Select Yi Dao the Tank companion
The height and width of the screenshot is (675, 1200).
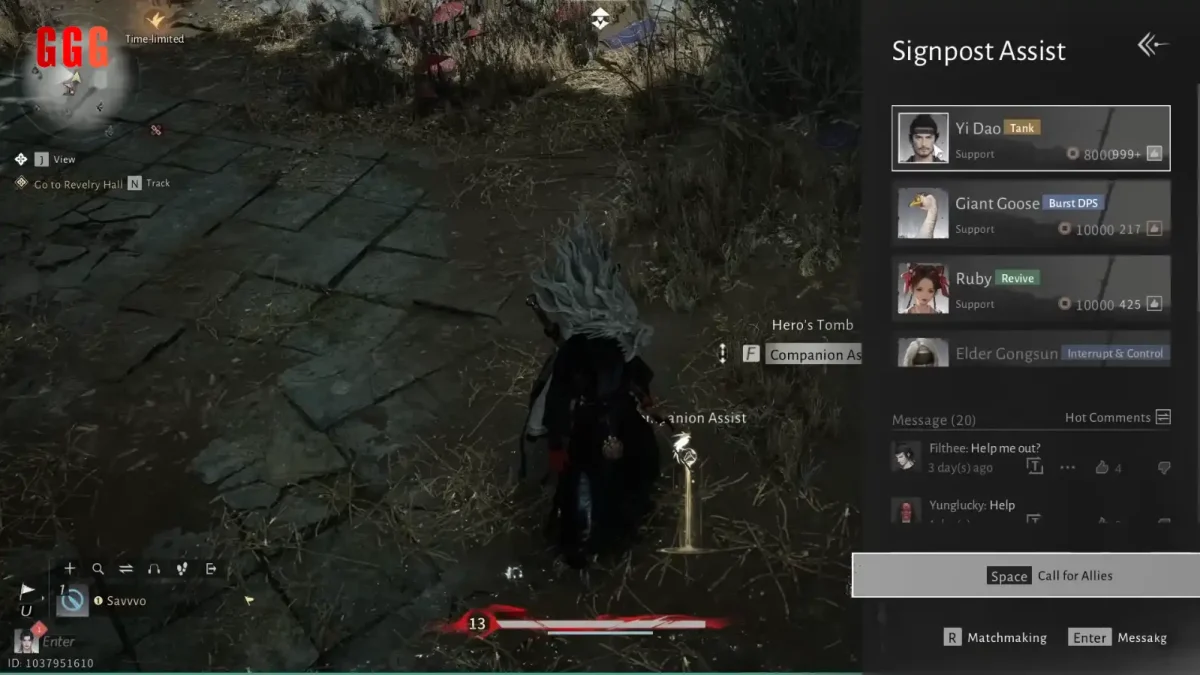click(x=1030, y=138)
